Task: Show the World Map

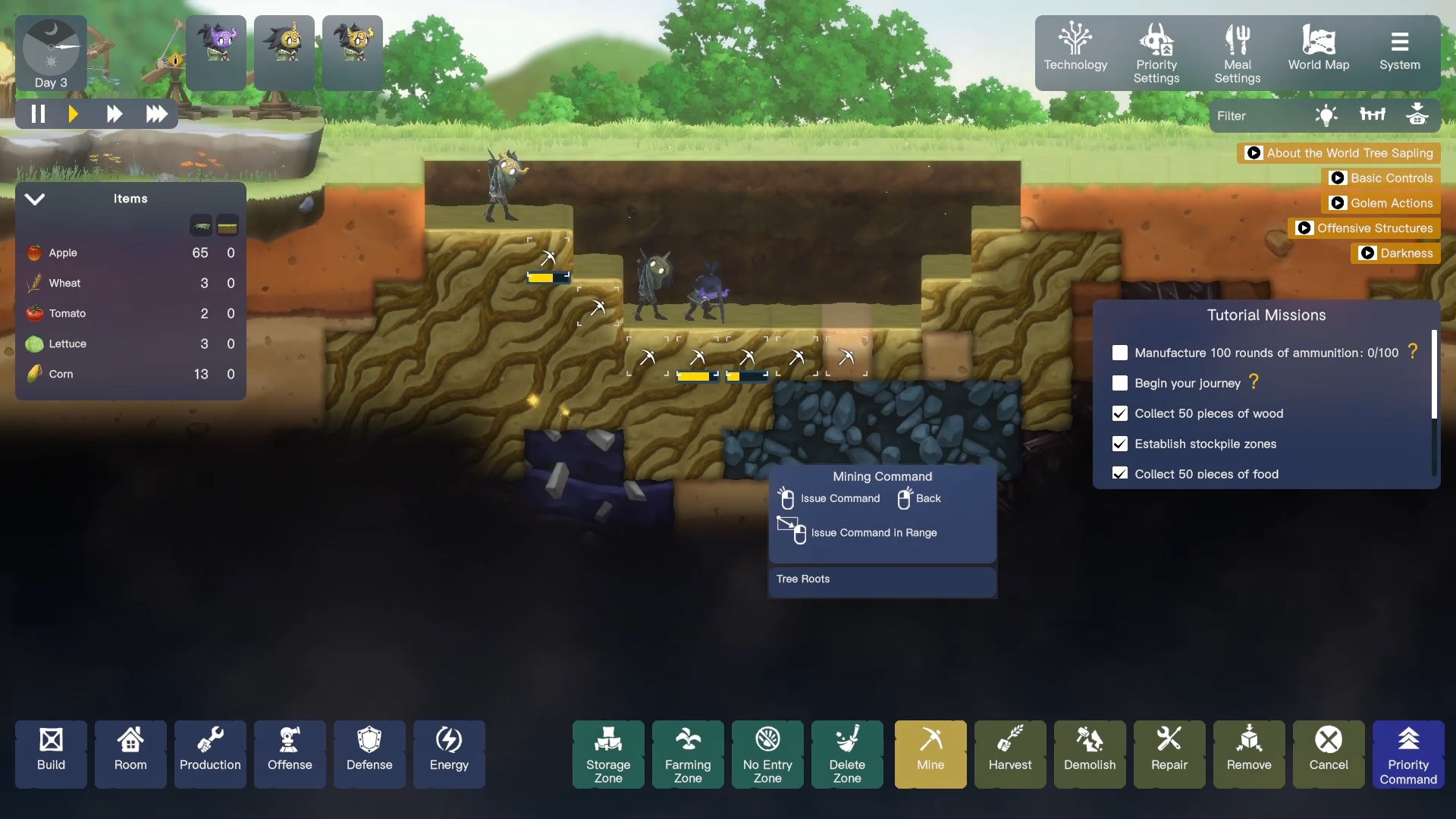Action: pyautogui.click(x=1318, y=52)
